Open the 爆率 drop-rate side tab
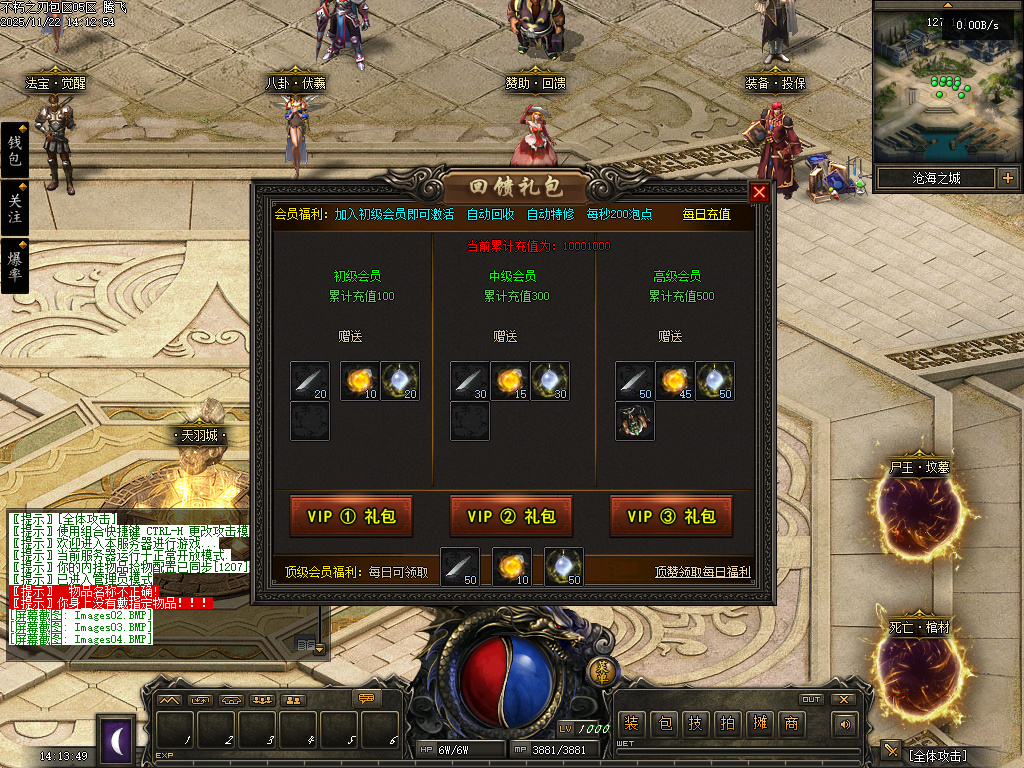This screenshot has width=1024, height=768. (15, 265)
